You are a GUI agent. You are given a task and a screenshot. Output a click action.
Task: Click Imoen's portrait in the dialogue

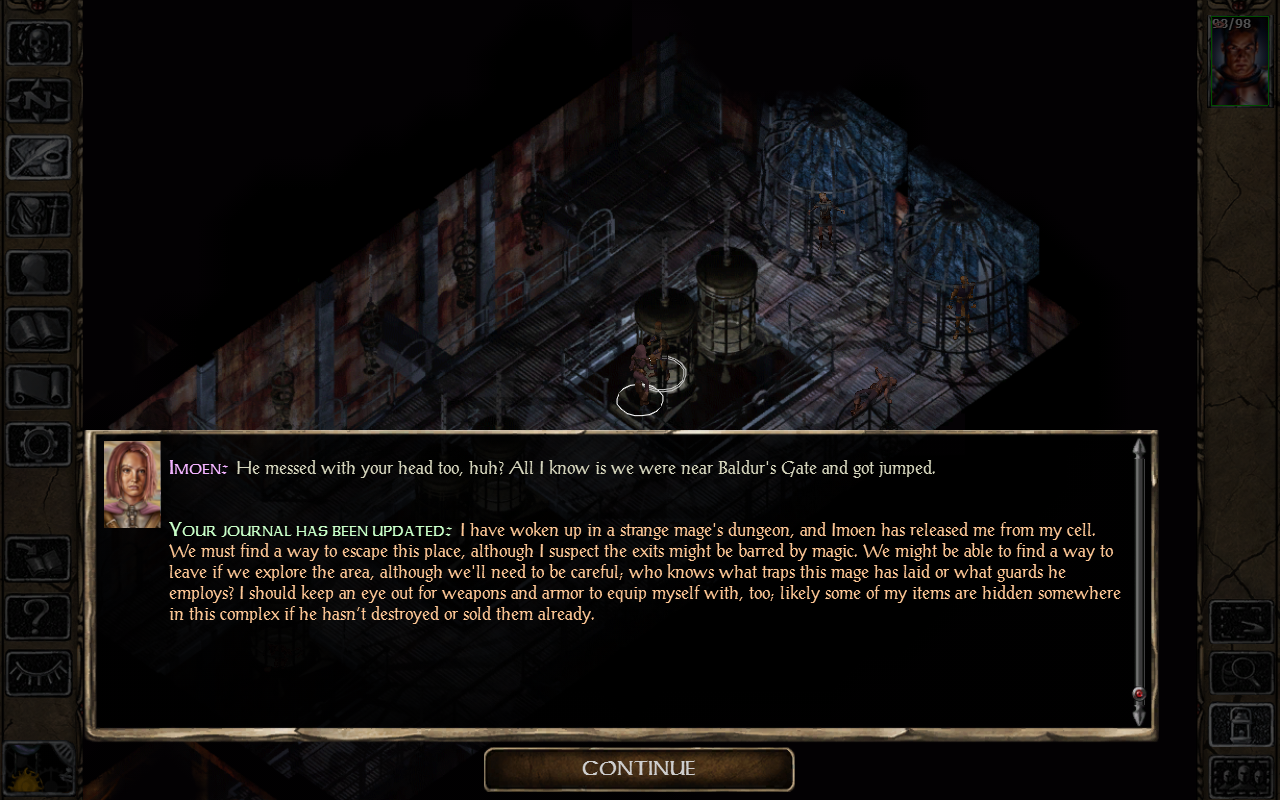pyautogui.click(x=132, y=484)
